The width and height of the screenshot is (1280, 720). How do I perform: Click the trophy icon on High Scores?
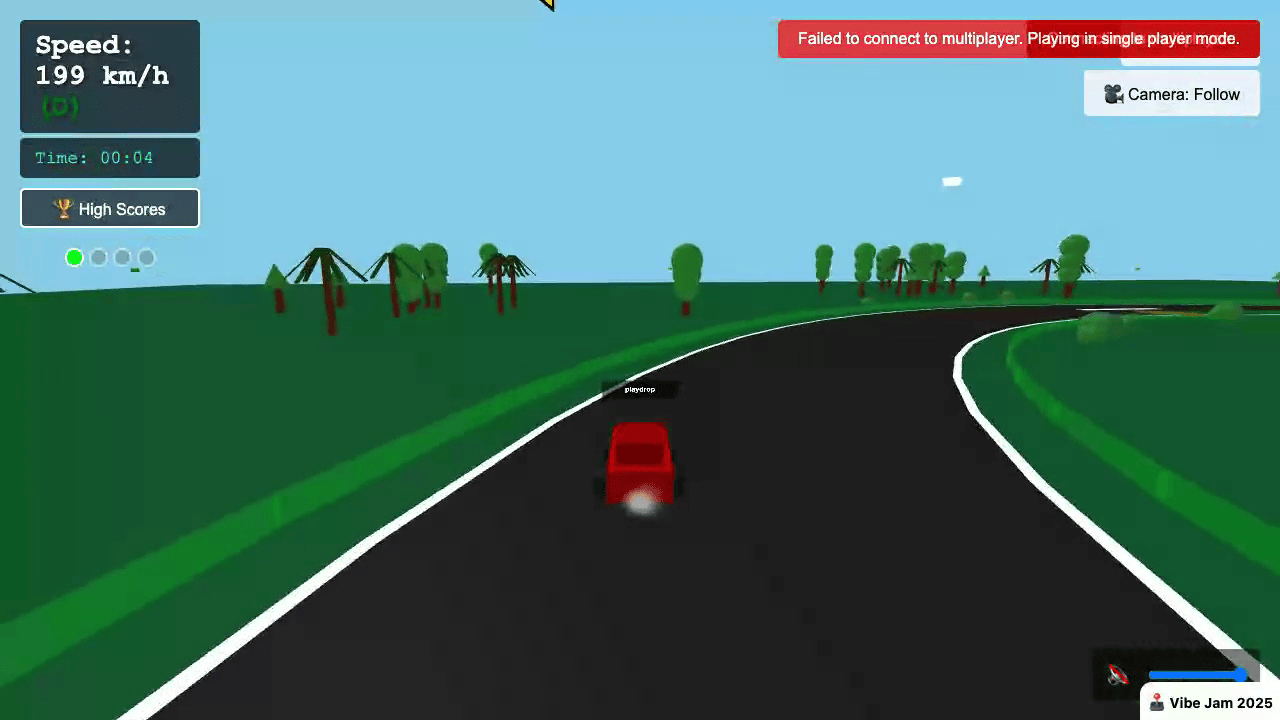pos(64,209)
